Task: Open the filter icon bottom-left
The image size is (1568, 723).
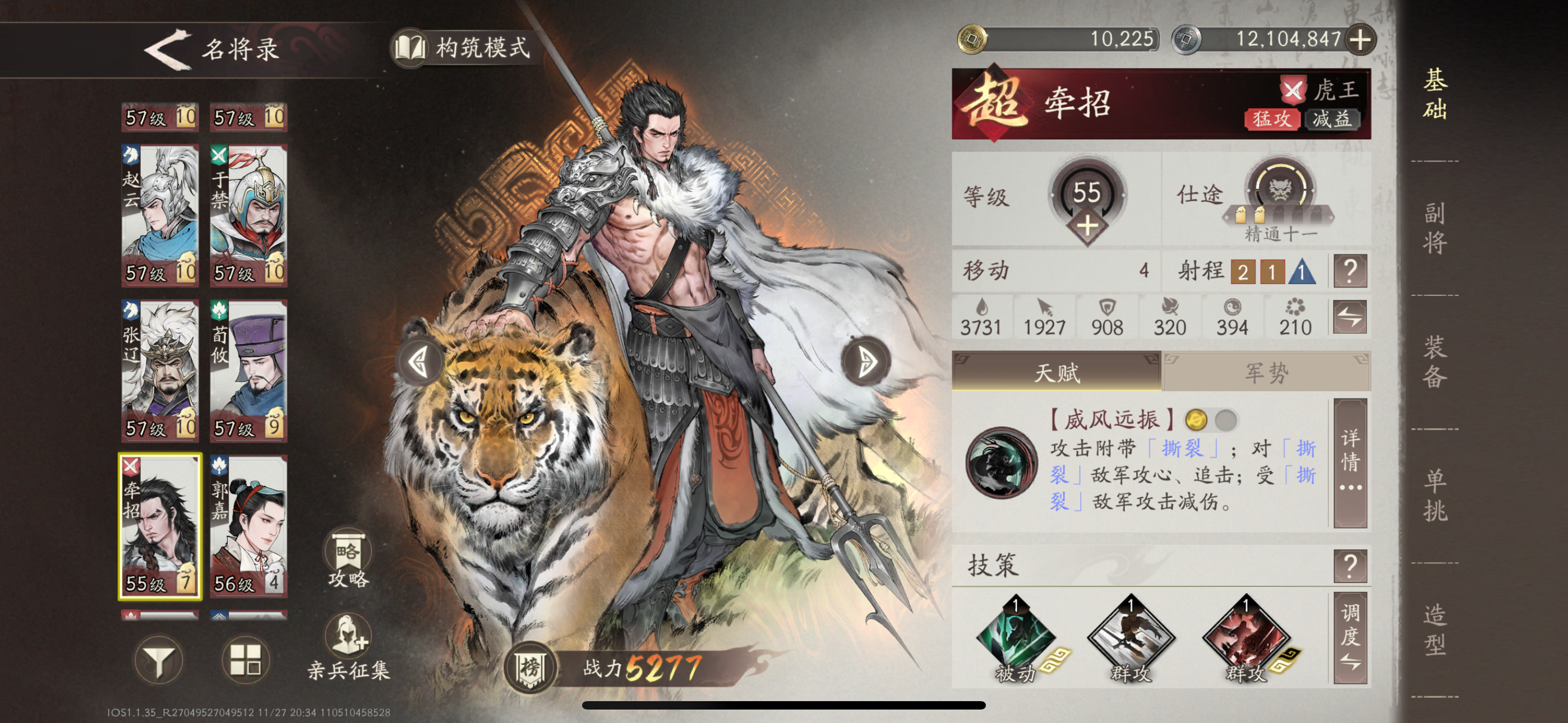Action: click(160, 661)
